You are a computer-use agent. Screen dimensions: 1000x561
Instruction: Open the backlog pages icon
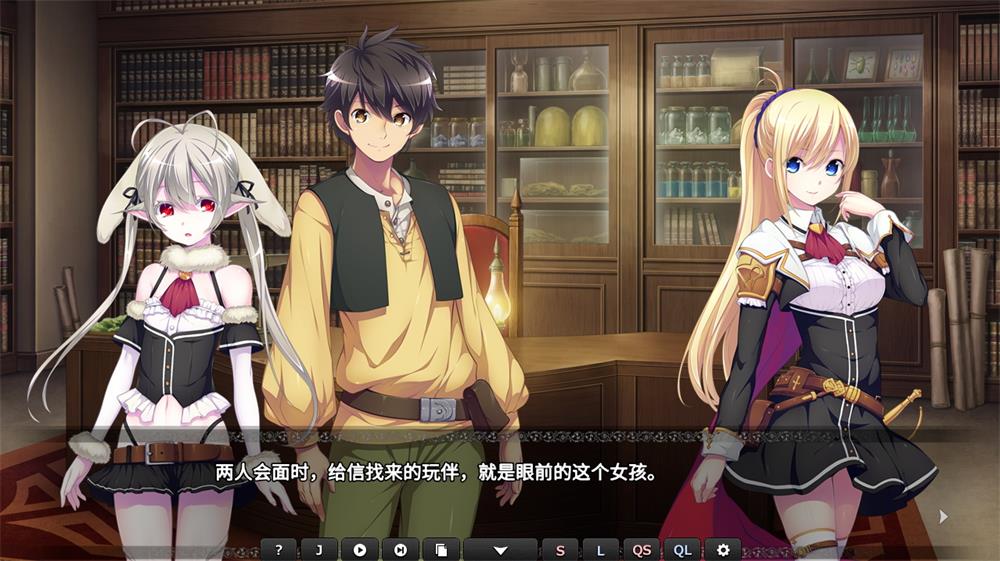click(x=441, y=549)
